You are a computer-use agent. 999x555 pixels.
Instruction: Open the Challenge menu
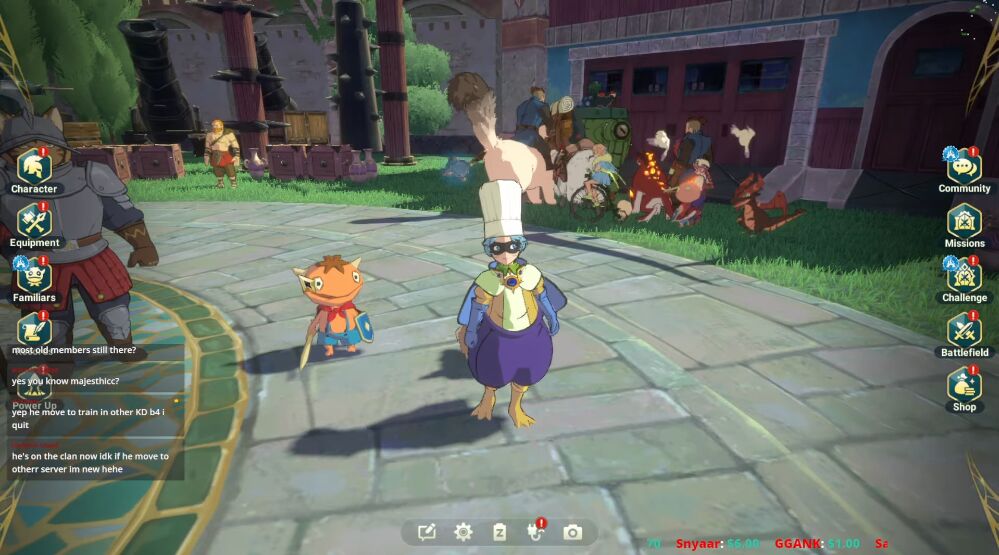964,275
